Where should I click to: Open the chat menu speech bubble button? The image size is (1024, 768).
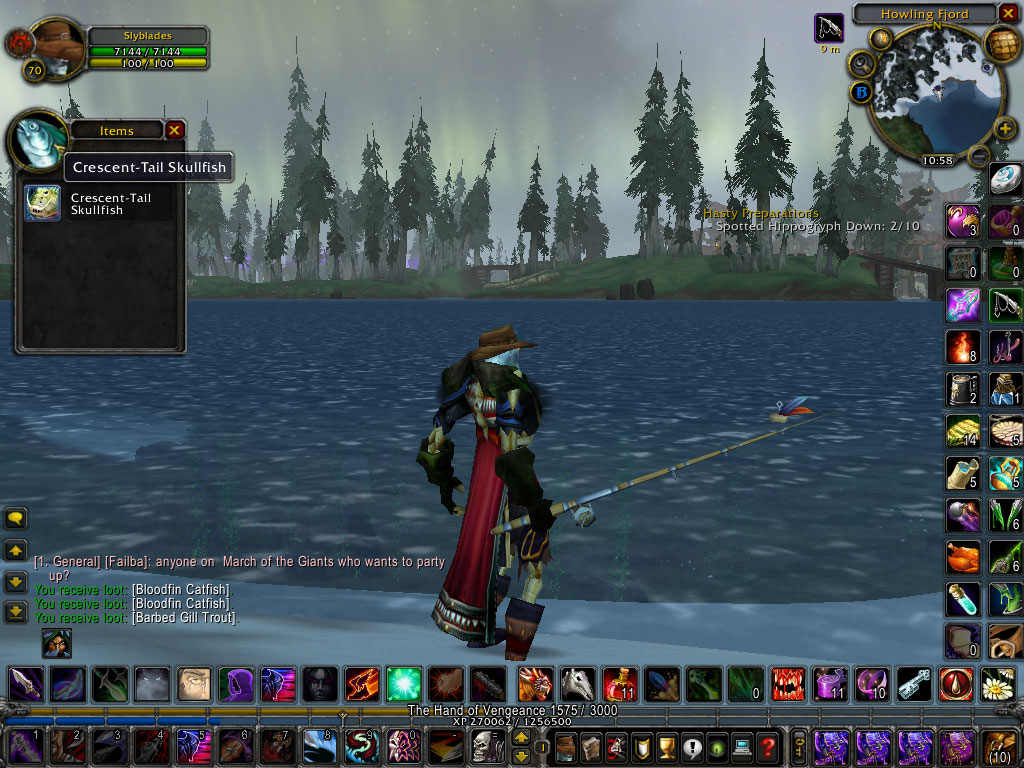(x=16, y=518)
